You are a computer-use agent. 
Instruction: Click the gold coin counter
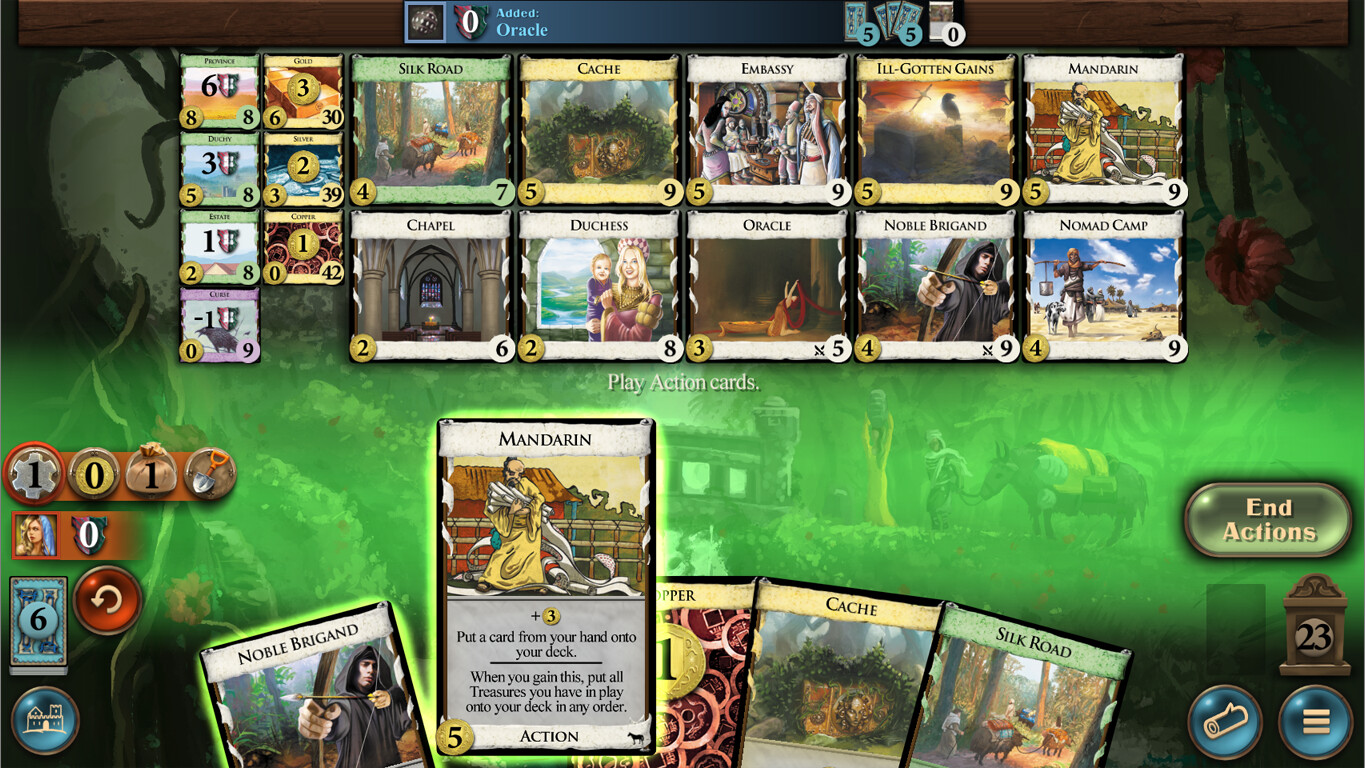point(91,475)
